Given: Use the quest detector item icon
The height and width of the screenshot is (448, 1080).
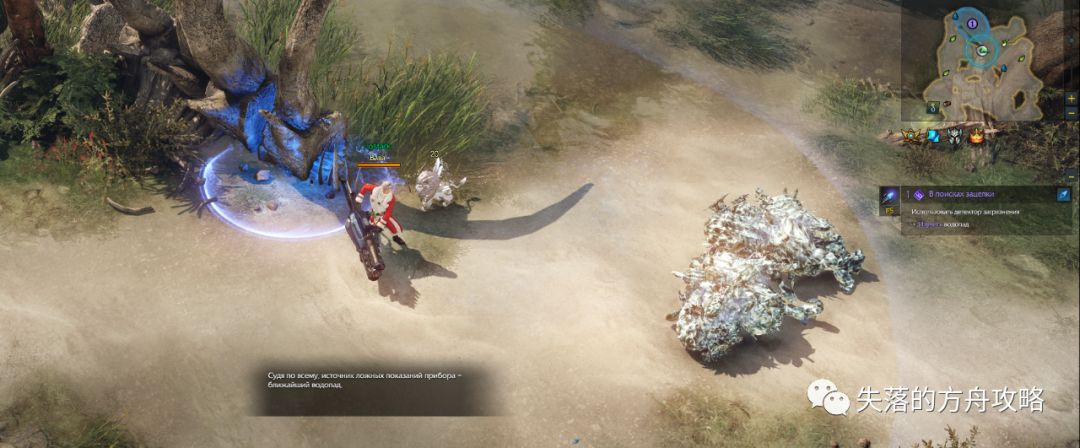Looking at the screenshot, I should point(887,194).
